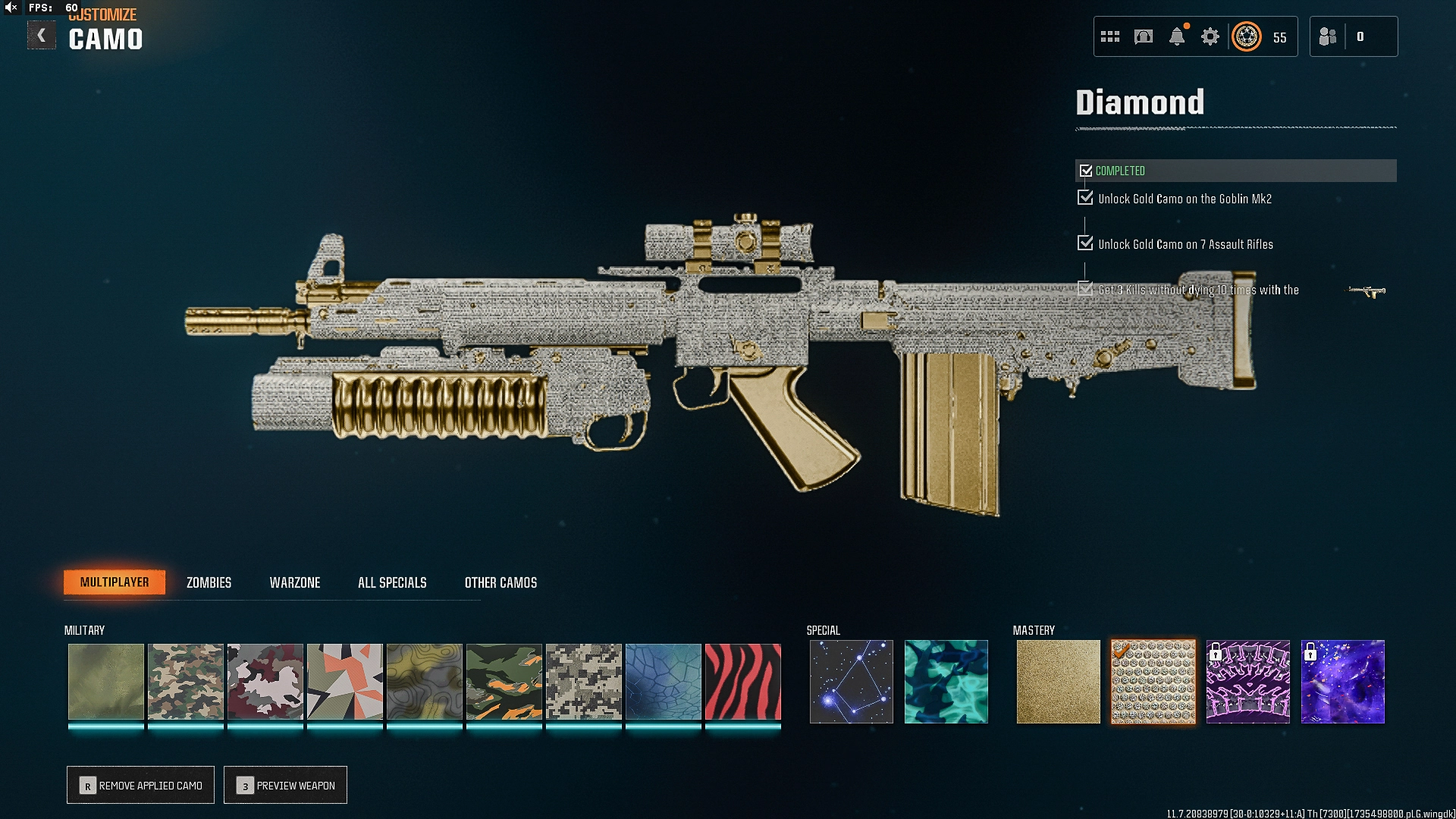View notifications via the bell icon
Screen dimensions: 1456x819
(x=1176, y=36)
